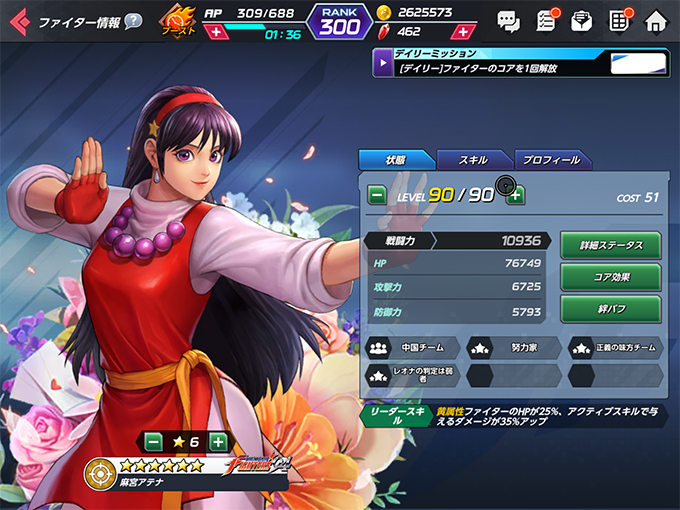
Task: Buy more rubies with the plus button
Action: click(463, 32)
